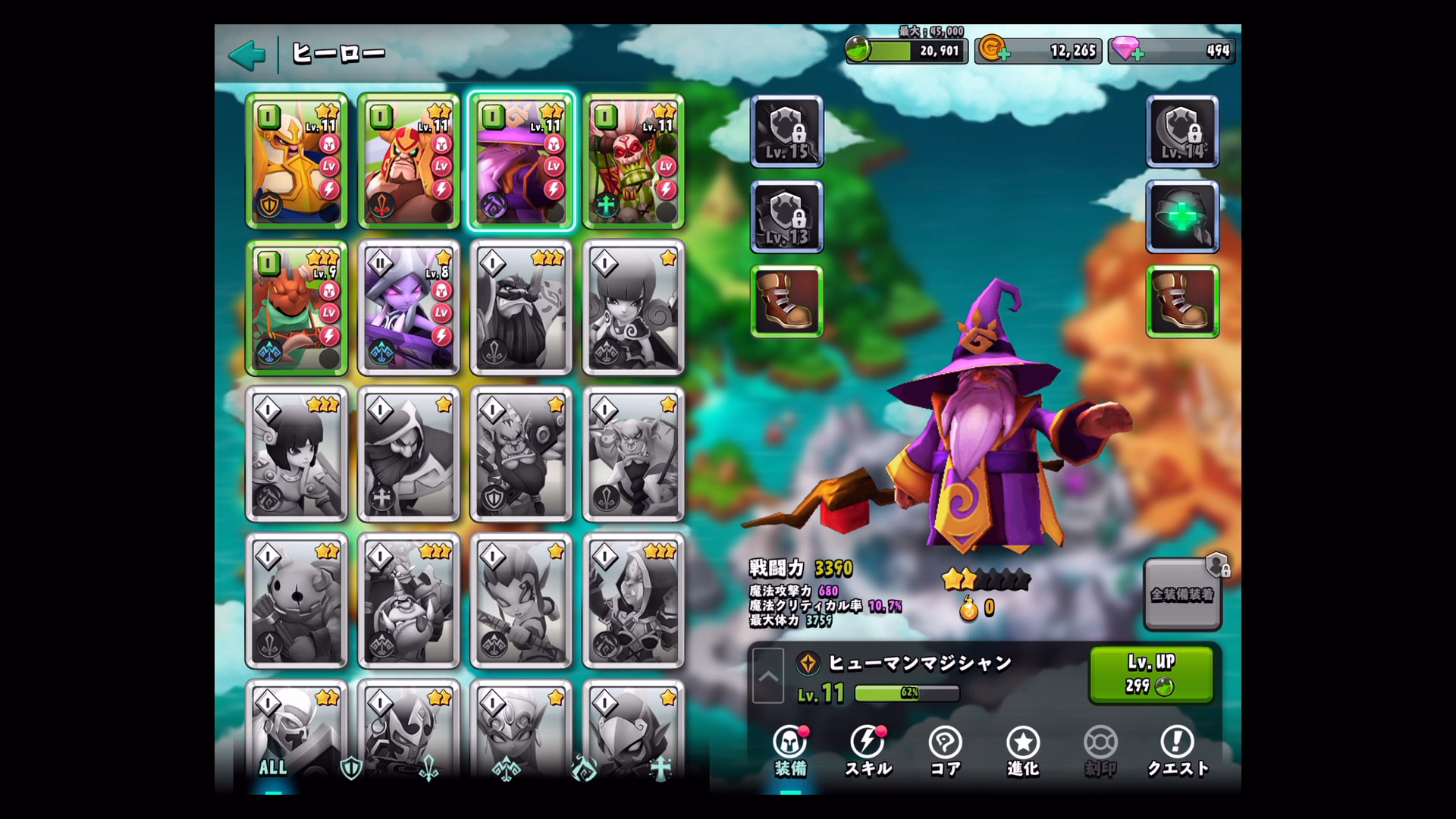
Task: Level up the hero with Lv. UP button
Action: click(x=1150, y=673)
